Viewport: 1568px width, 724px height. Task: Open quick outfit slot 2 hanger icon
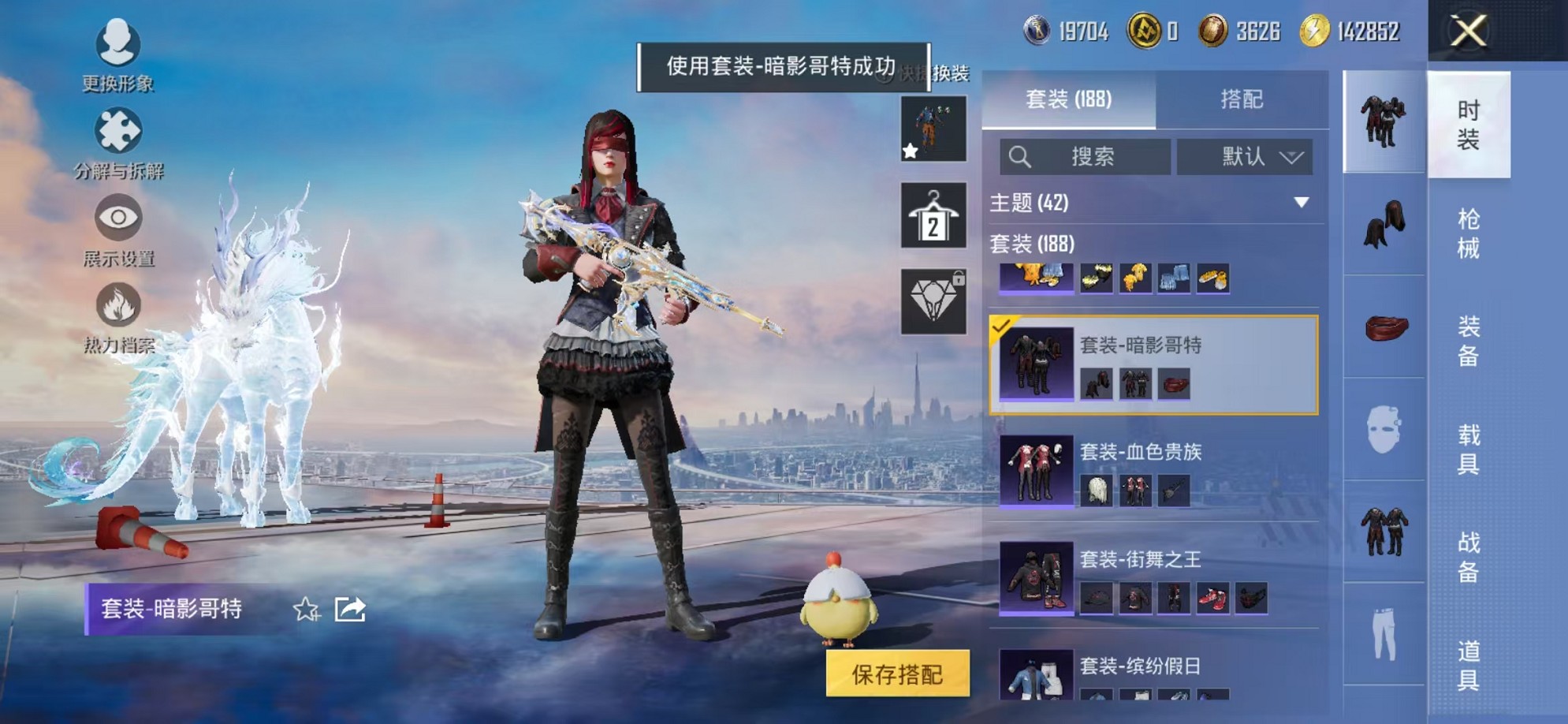point(933,215)
